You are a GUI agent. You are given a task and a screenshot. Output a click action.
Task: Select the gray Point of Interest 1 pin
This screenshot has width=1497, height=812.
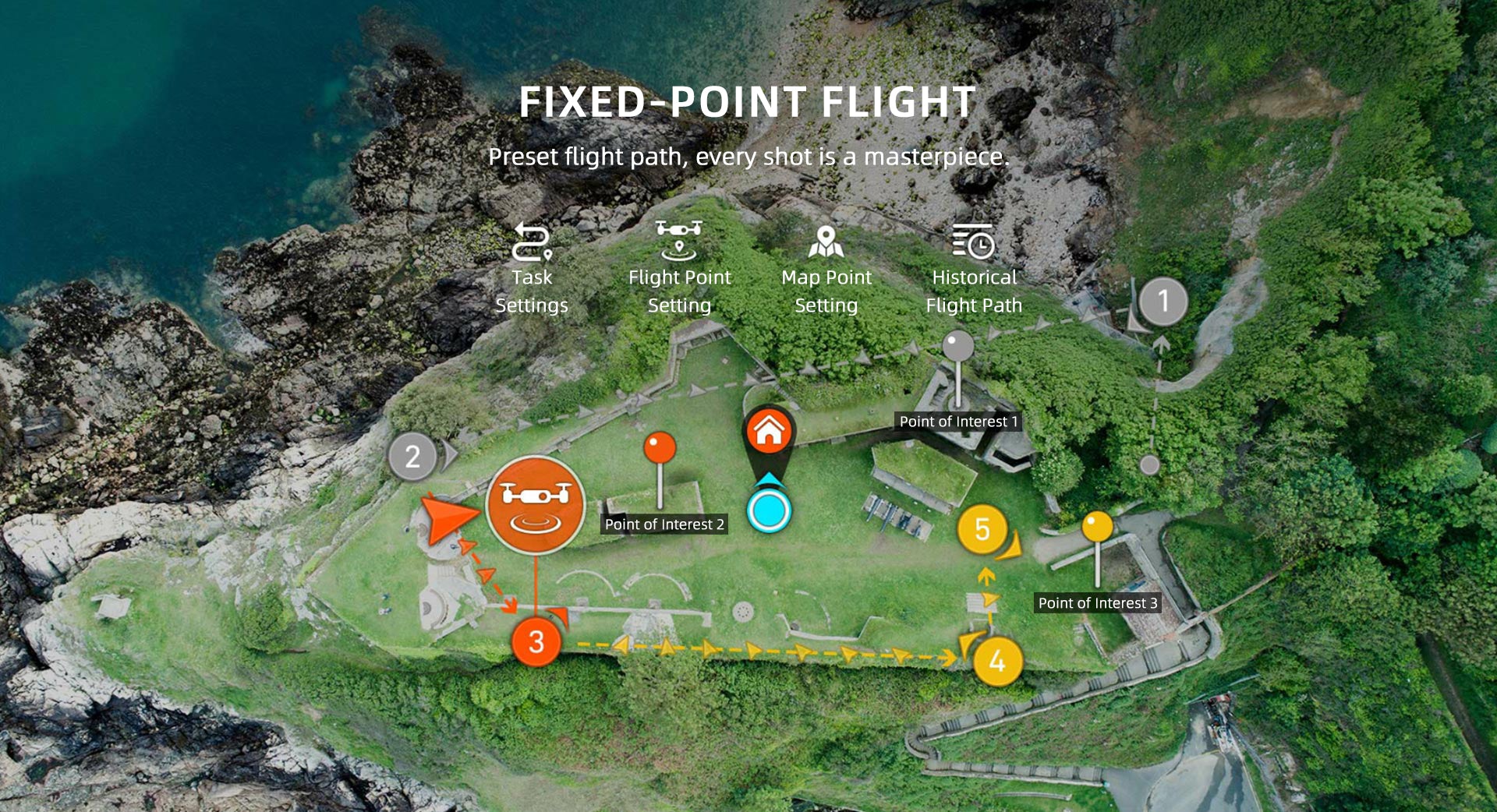(958, 346)
